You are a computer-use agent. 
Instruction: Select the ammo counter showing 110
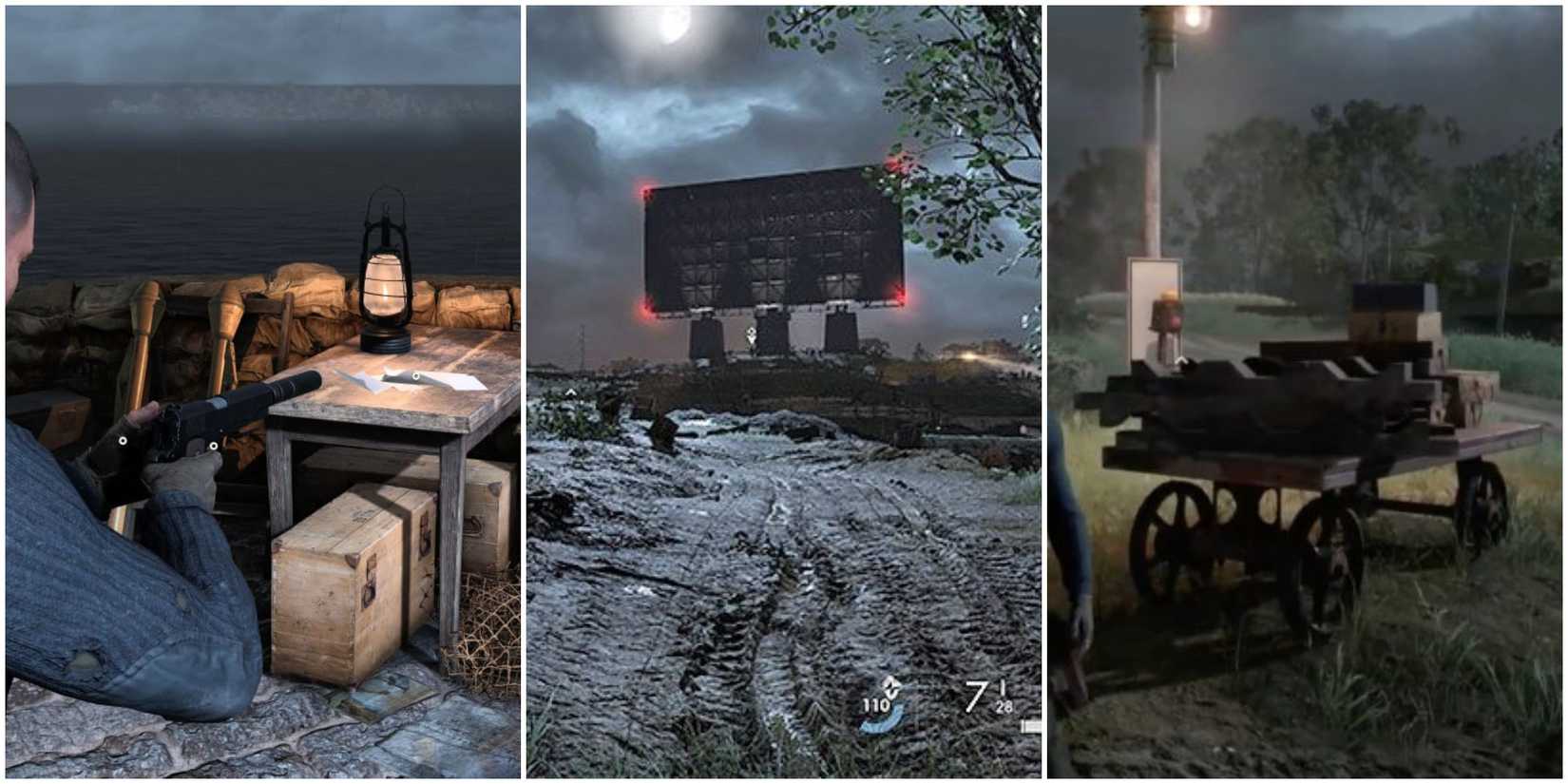(x=875, y=704)
